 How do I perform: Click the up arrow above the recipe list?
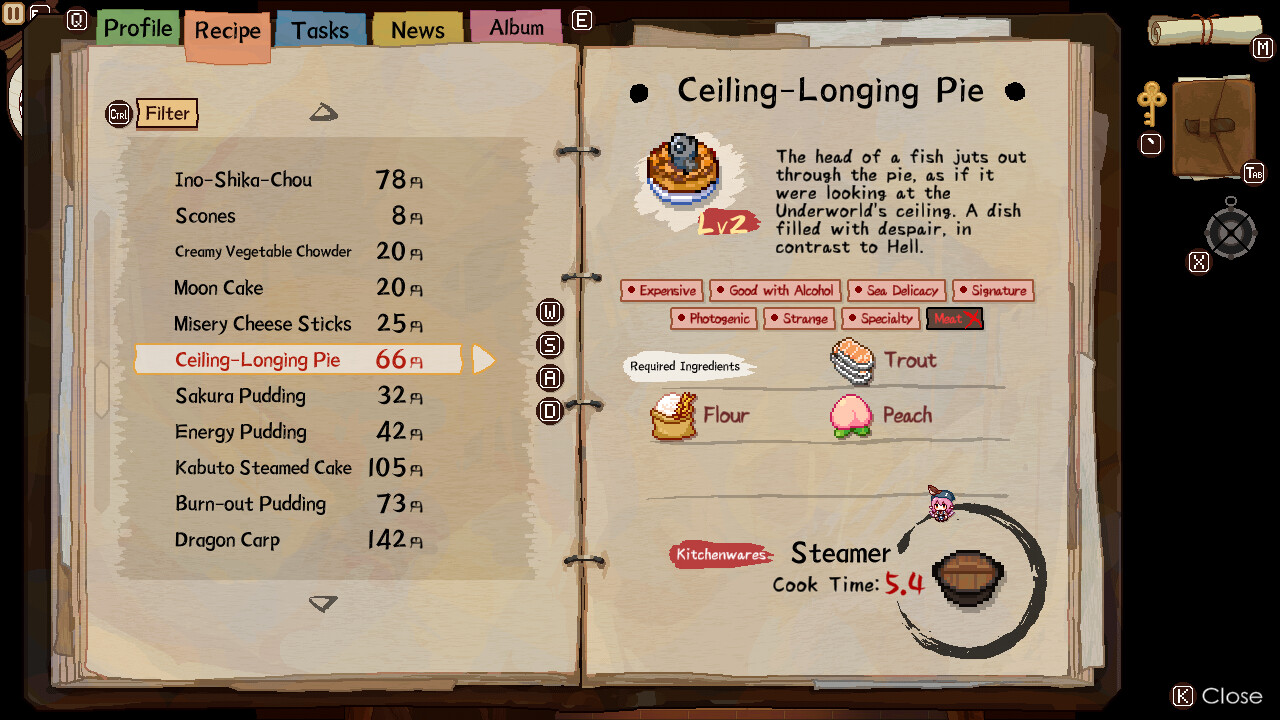pos(323,113)
